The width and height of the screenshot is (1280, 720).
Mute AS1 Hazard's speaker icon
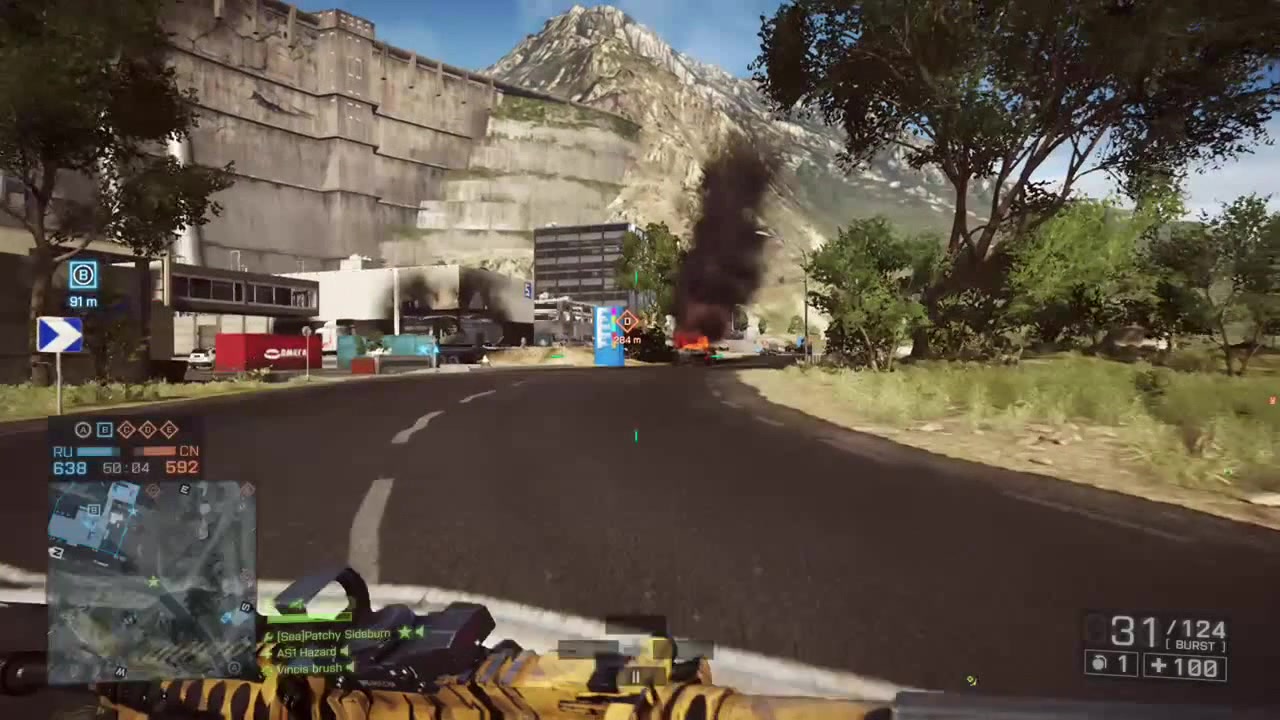344,651
